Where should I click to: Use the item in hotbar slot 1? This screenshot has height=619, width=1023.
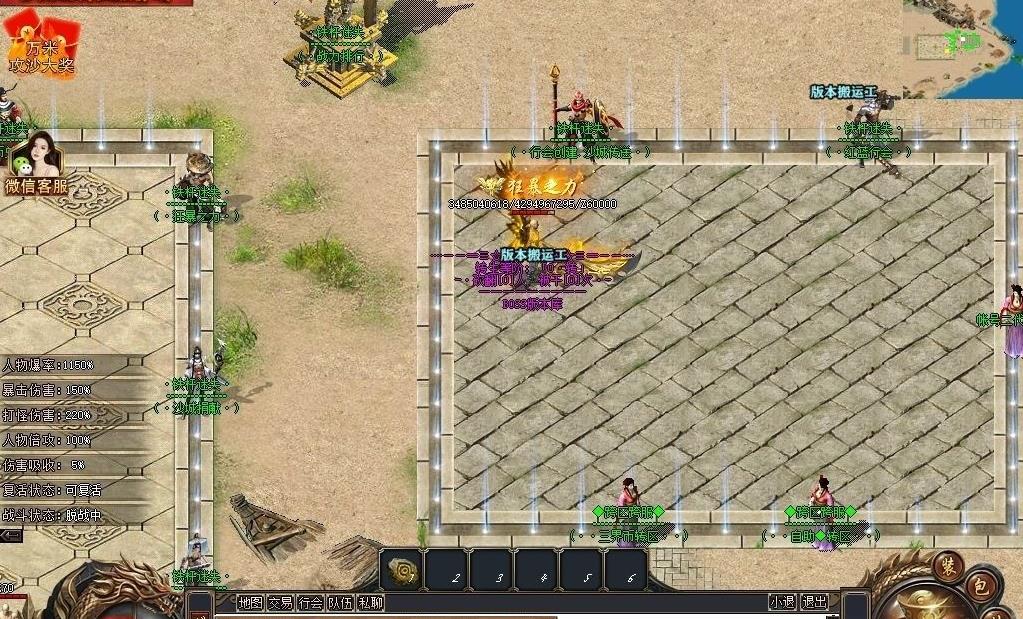coord(403,570)
